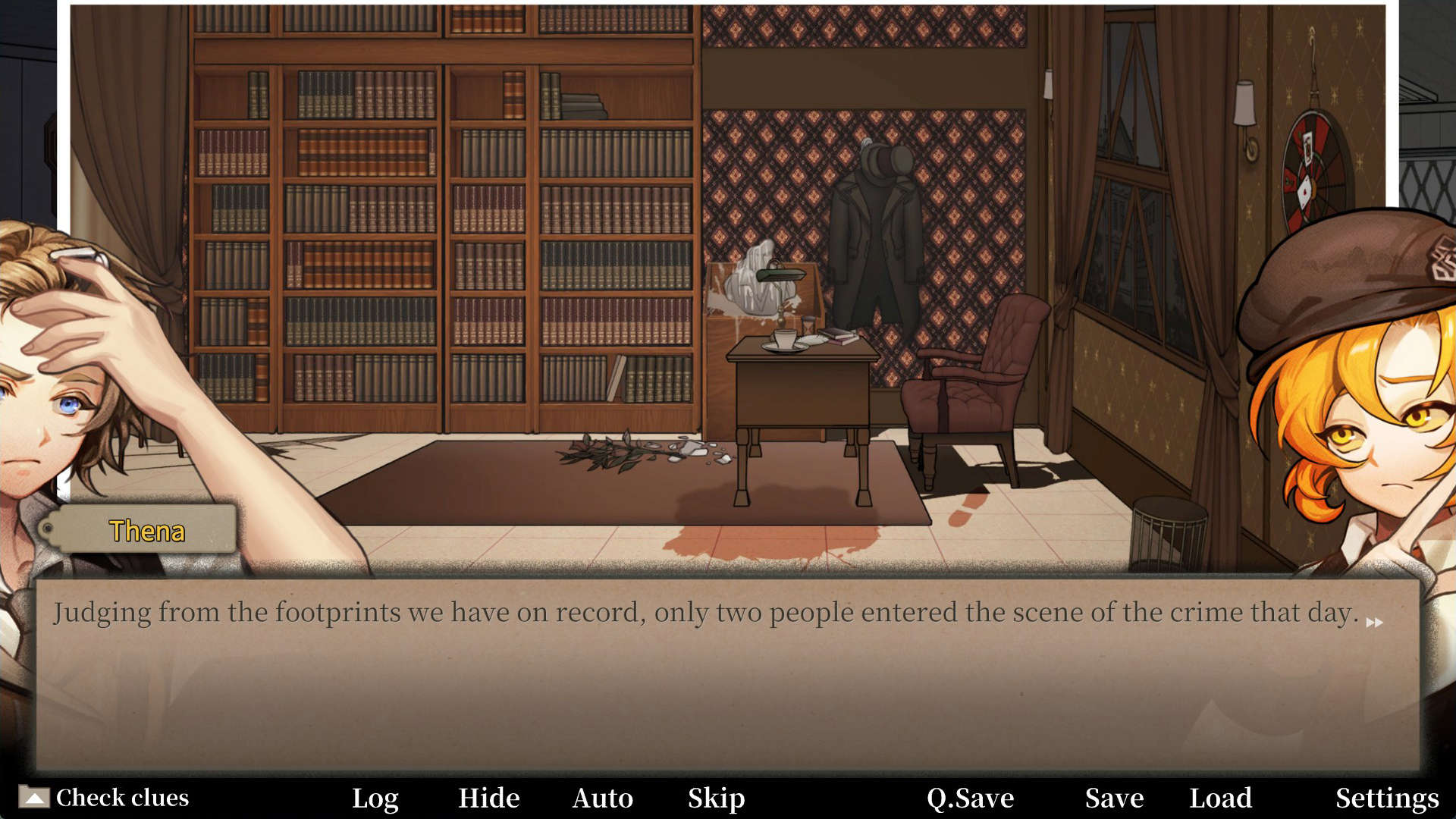Enable Auto dialogue advance
Screen dimensions: 1456x819
click(x=603, y=798)
